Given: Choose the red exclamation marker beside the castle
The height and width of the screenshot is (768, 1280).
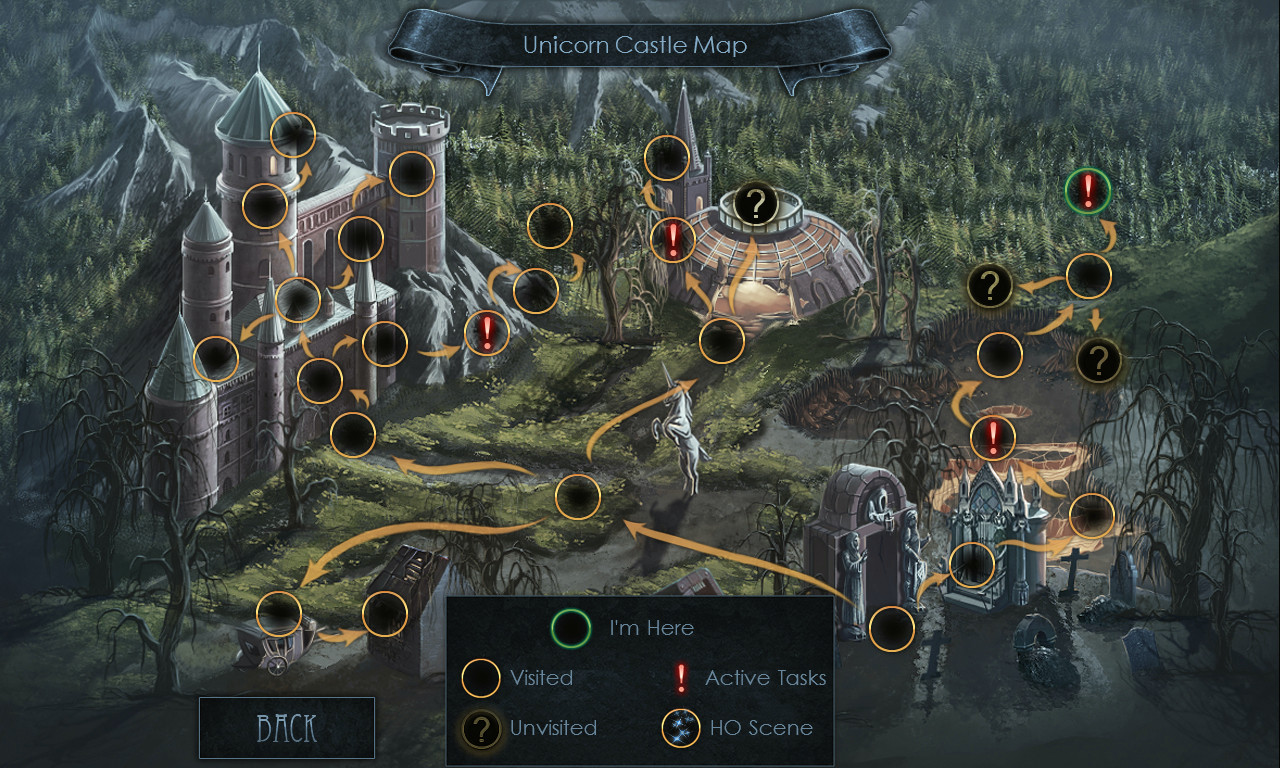Looking at the screenshot, I should [487, 332].
